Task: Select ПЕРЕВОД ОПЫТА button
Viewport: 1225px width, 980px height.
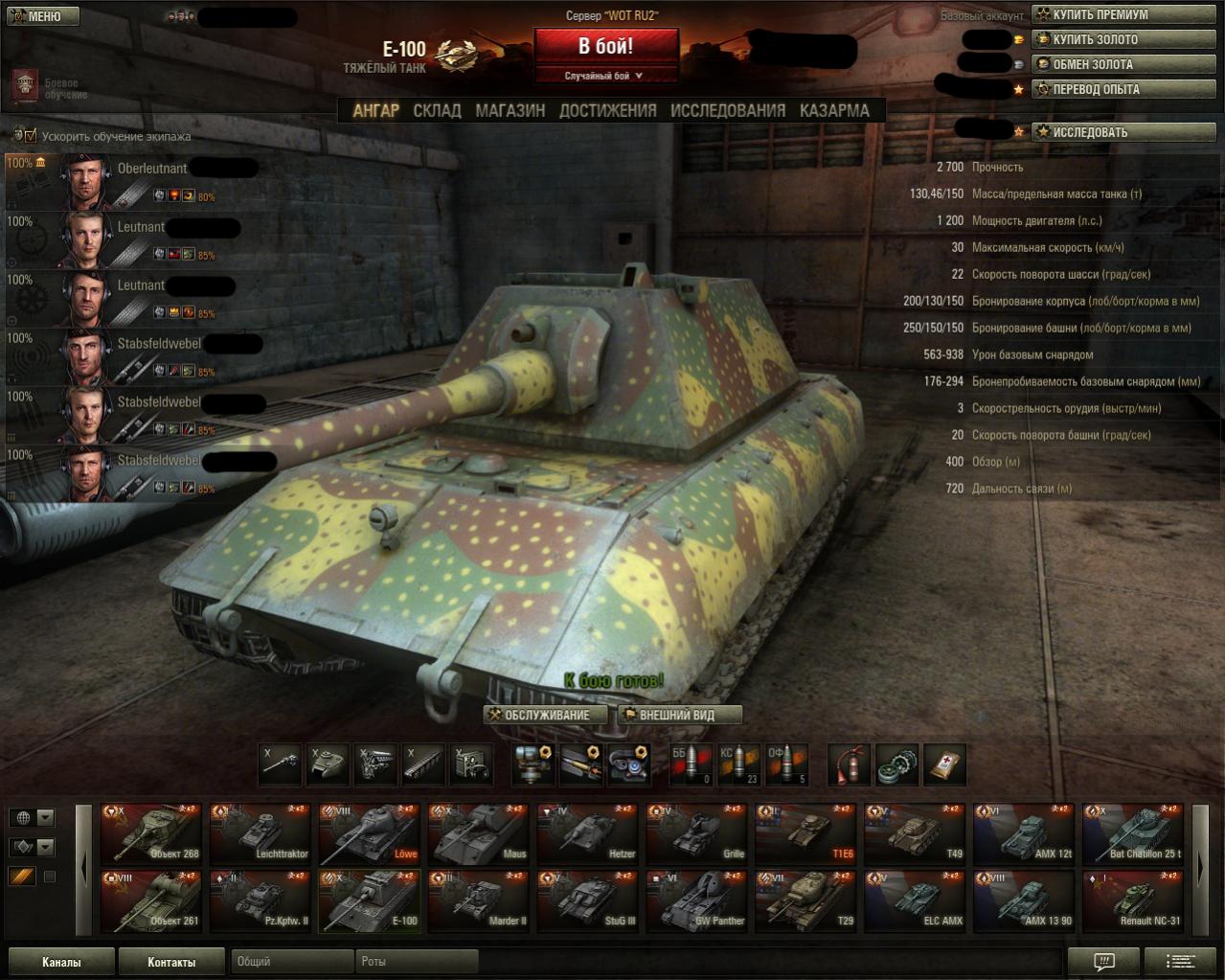Action: tap(1096, 89)
